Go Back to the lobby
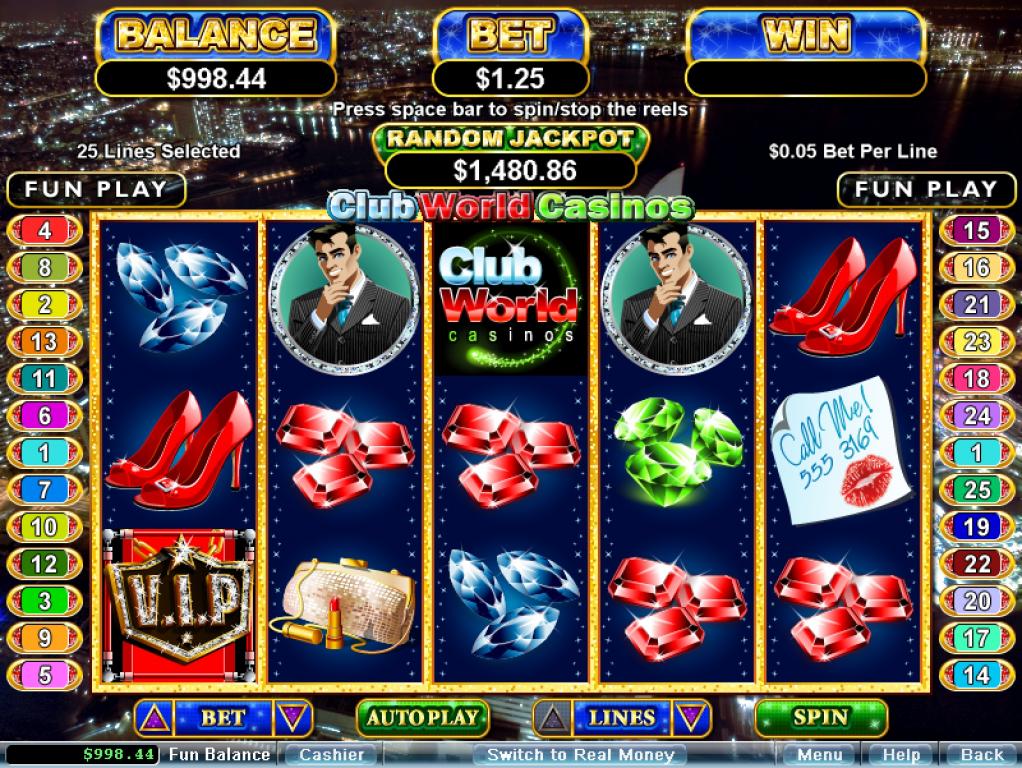This screenshot has width=1022, height=768. [981, 755]
